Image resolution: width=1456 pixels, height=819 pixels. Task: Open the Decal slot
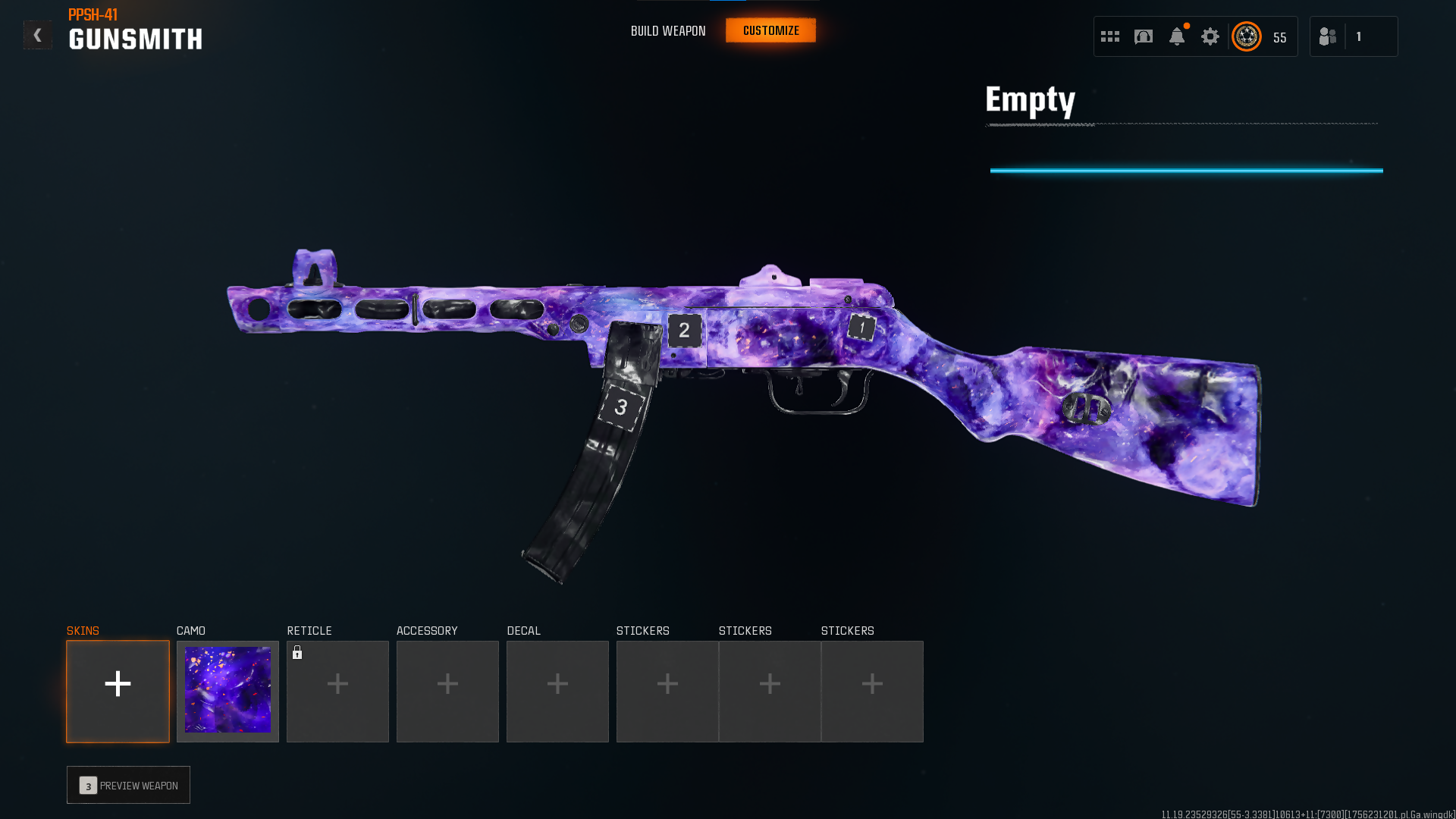coord(557,691)
